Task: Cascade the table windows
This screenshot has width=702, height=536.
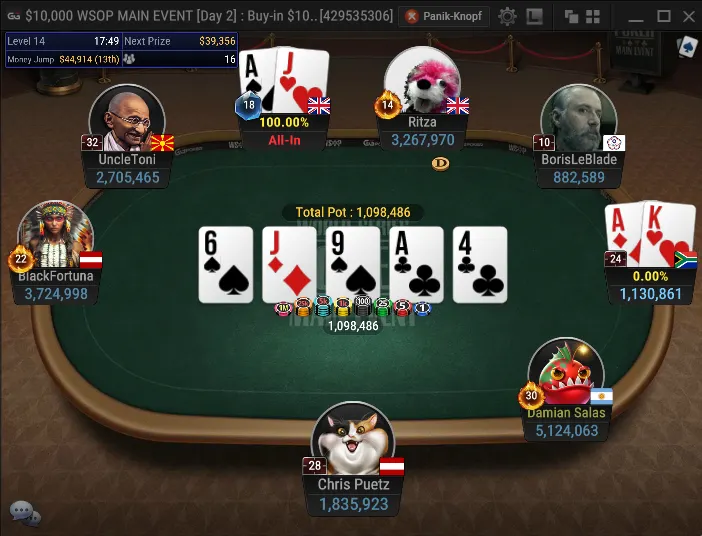Action: (571, 16)
